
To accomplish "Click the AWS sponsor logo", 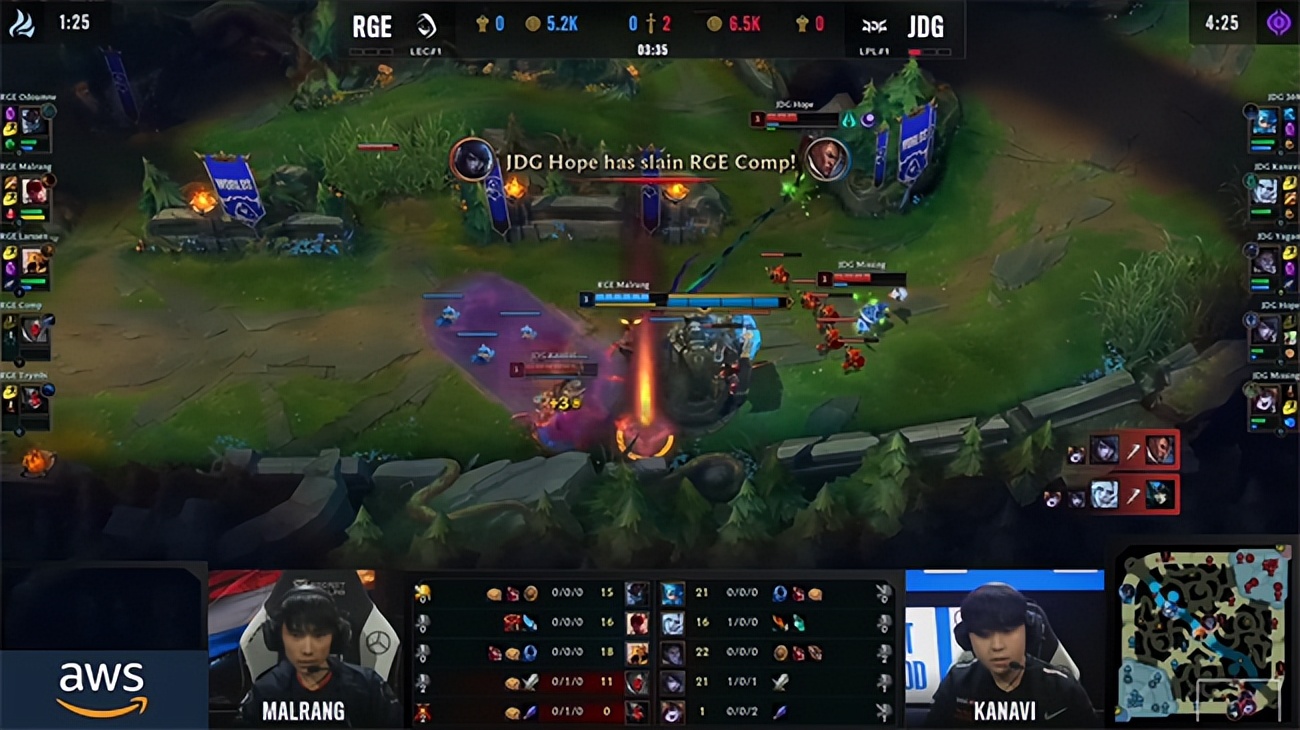I will pyautogui.click(x=102, y=688).
